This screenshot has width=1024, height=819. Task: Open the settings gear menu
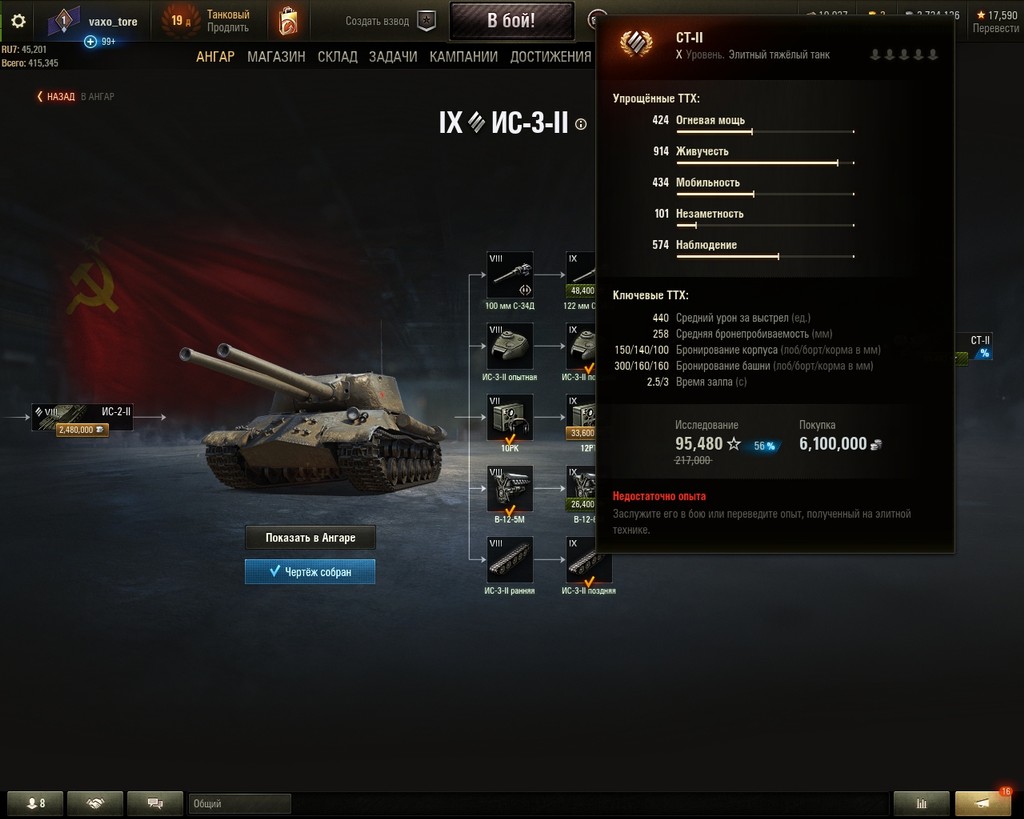18,21
